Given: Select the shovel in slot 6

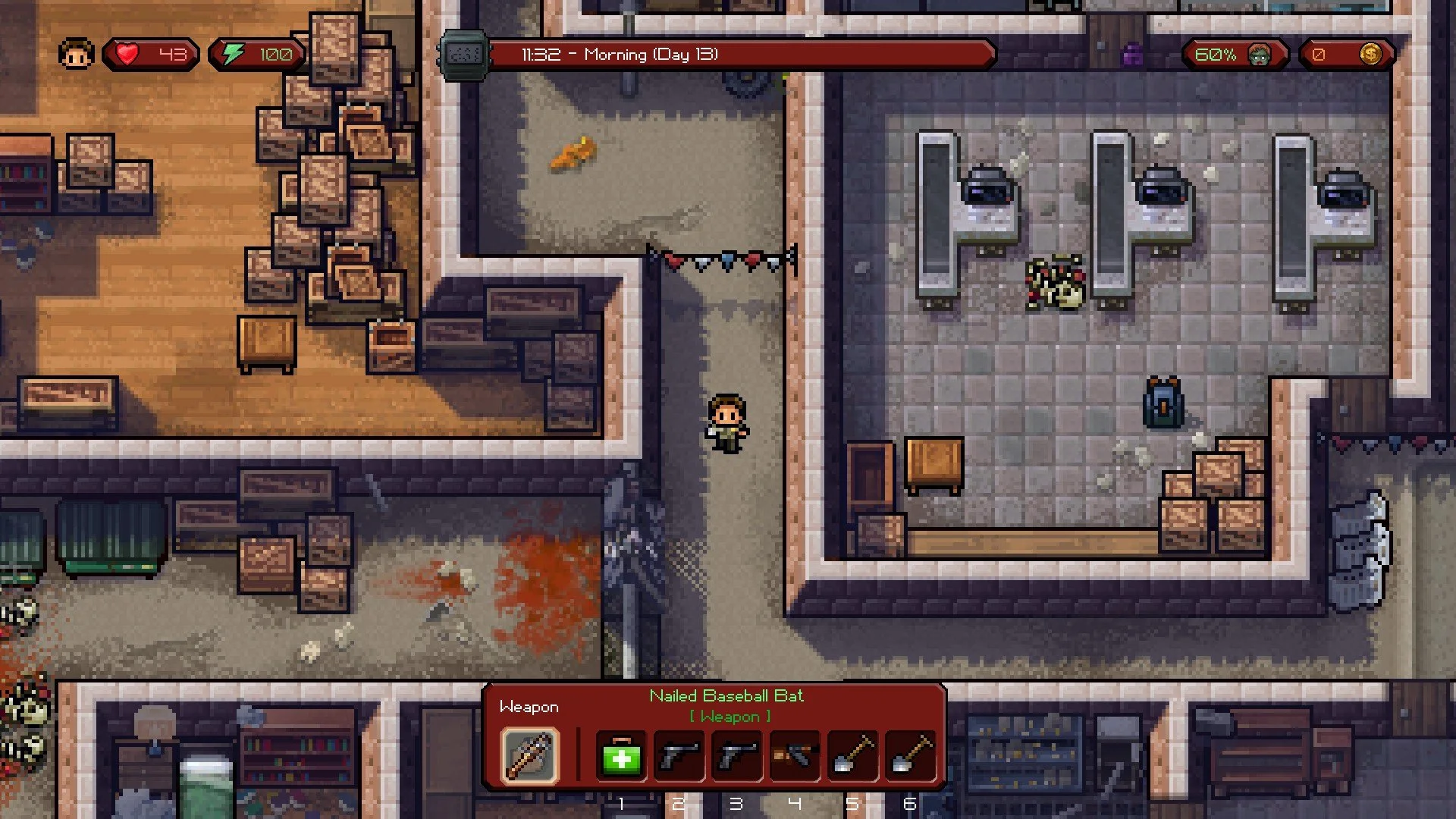Looking at the screenshot, I should click(909, 755).
